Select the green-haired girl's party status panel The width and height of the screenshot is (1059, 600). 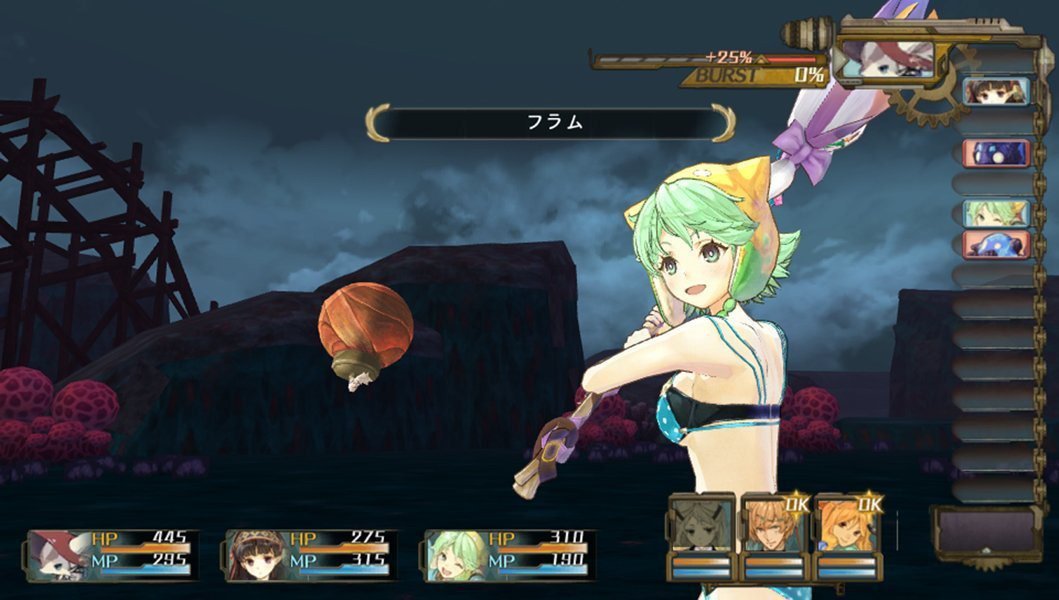(509, 555)
